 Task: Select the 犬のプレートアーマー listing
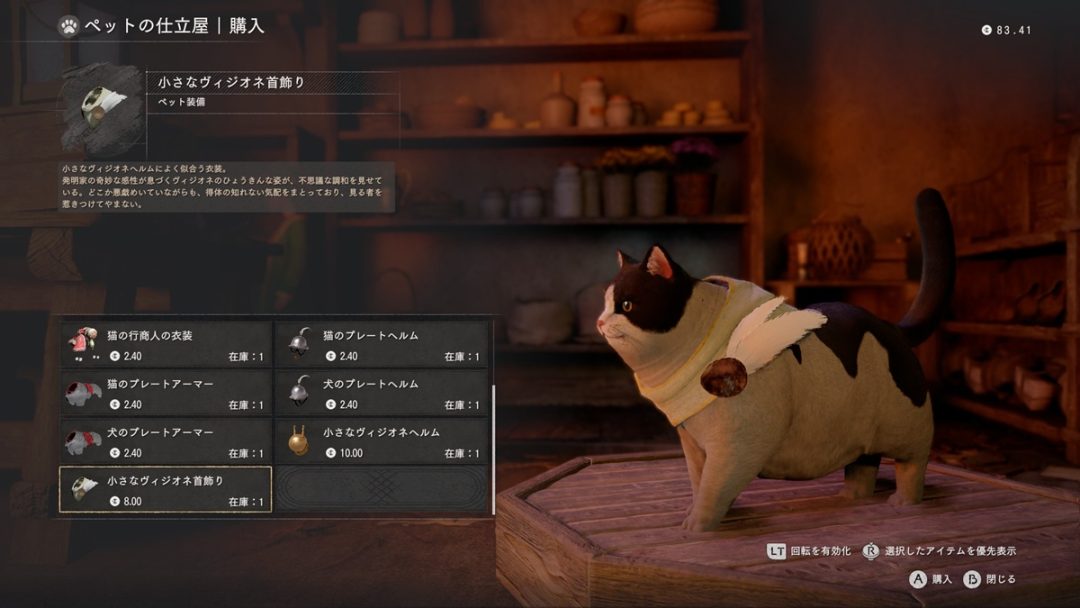(166, 441)
